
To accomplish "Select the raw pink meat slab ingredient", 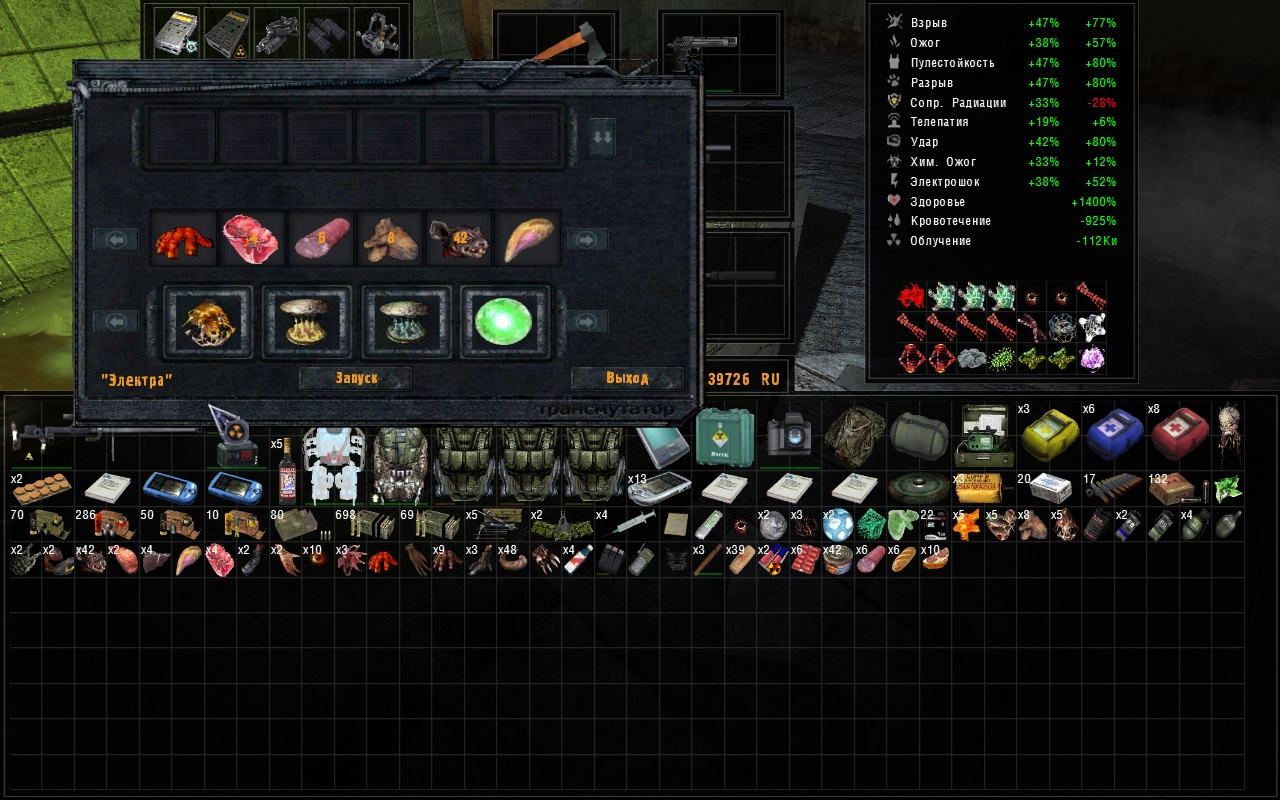I will pos(254,239).
